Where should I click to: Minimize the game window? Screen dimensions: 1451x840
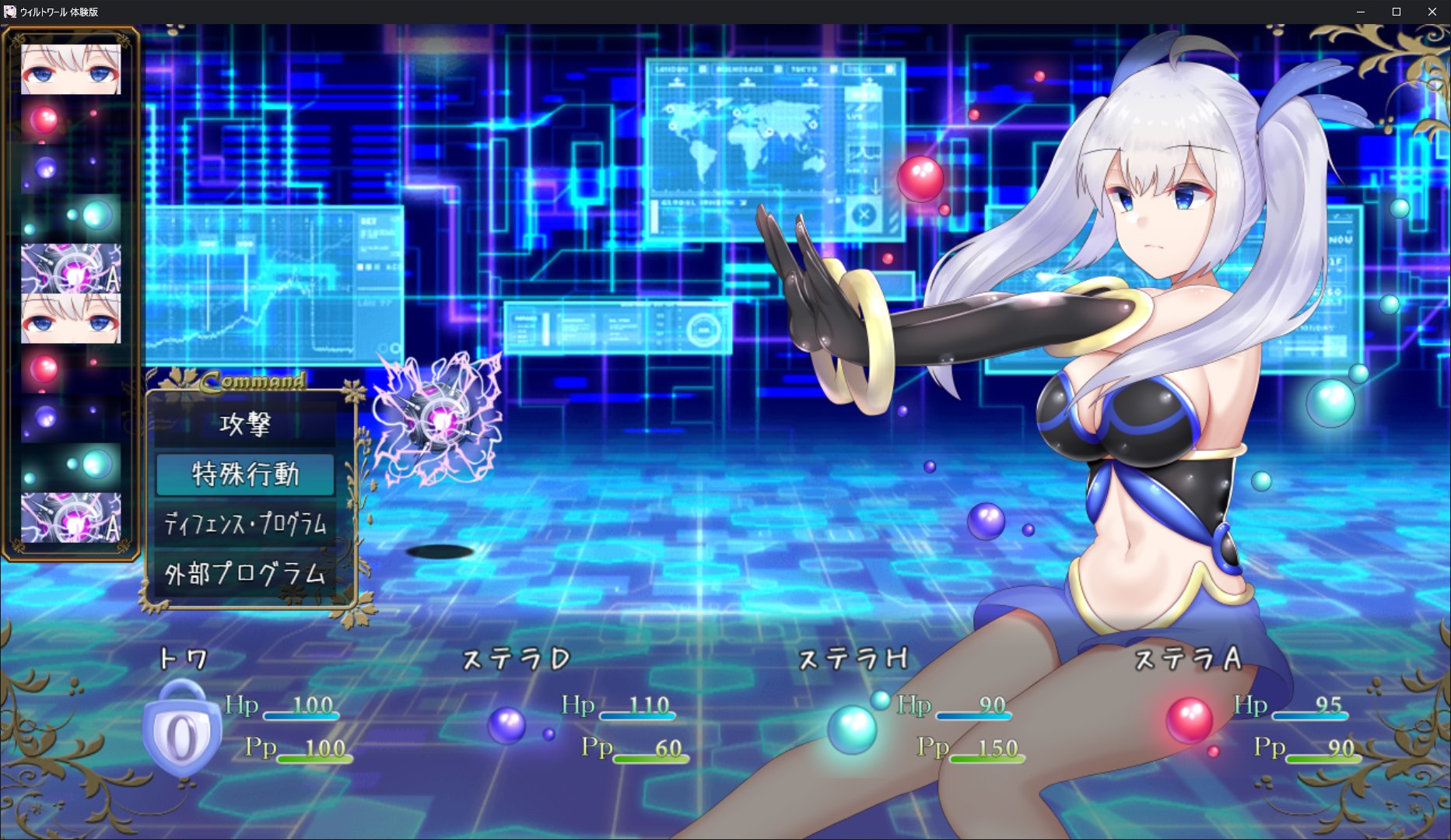click(x=1361, y=12)
